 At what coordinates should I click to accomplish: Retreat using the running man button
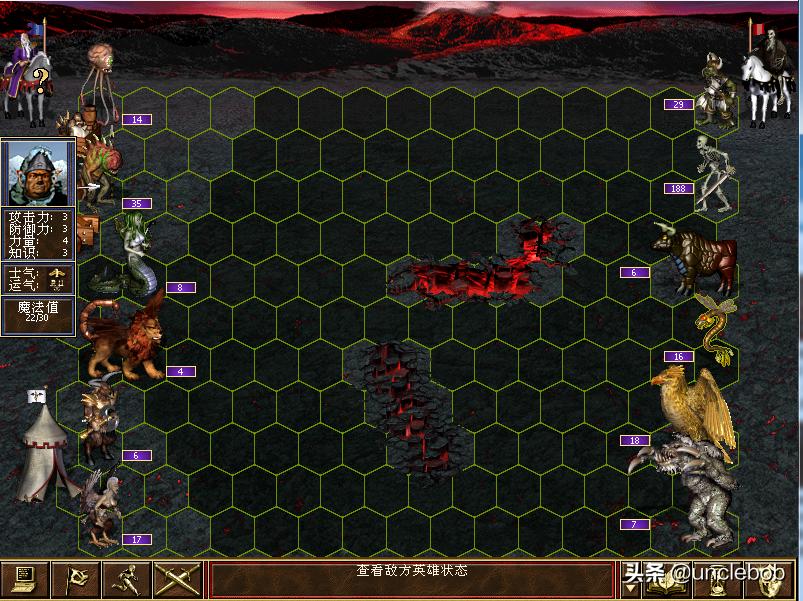coord(127,580)
